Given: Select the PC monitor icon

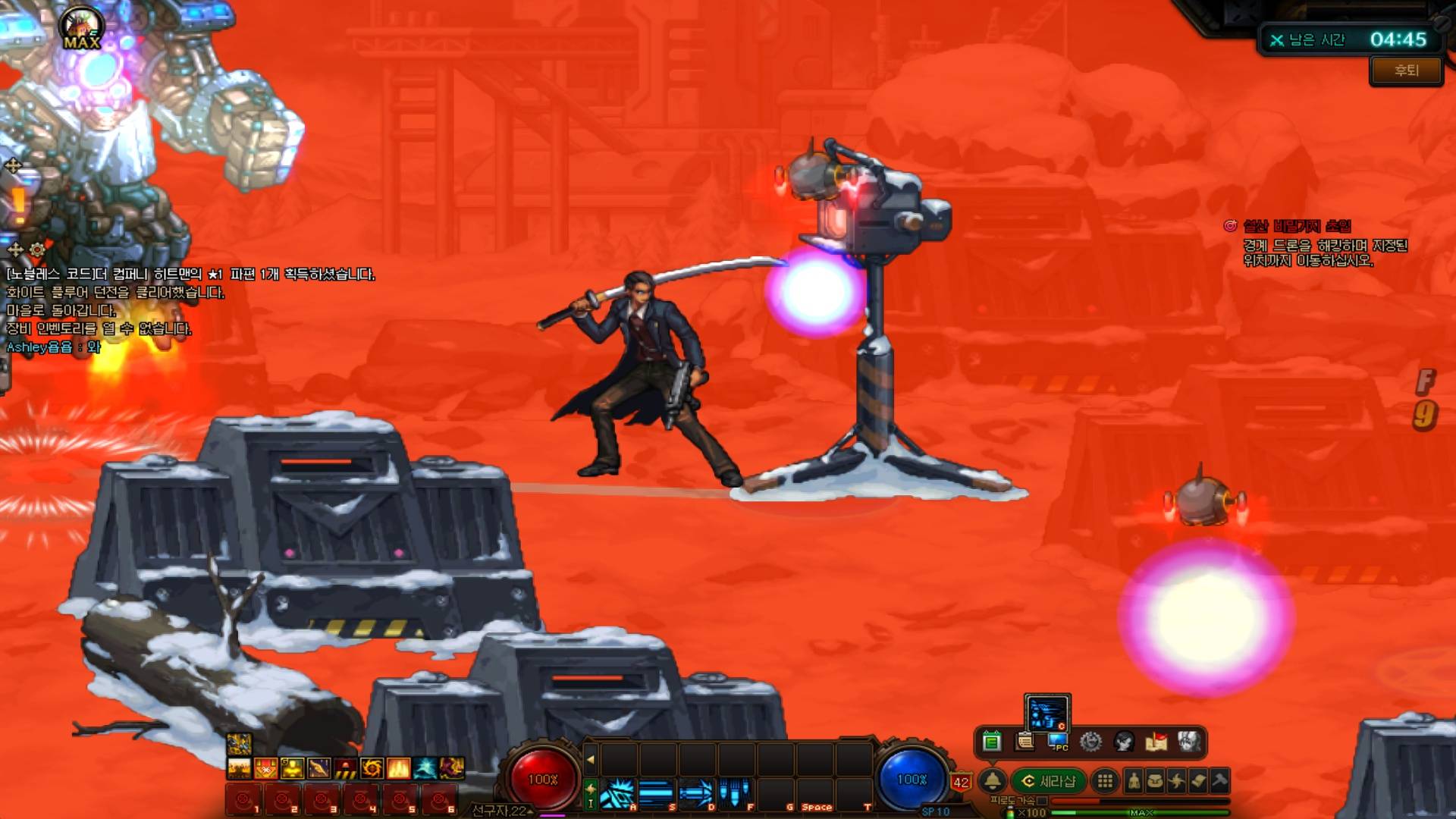Looking at the screenshot, I should (x=1058, y=742).
